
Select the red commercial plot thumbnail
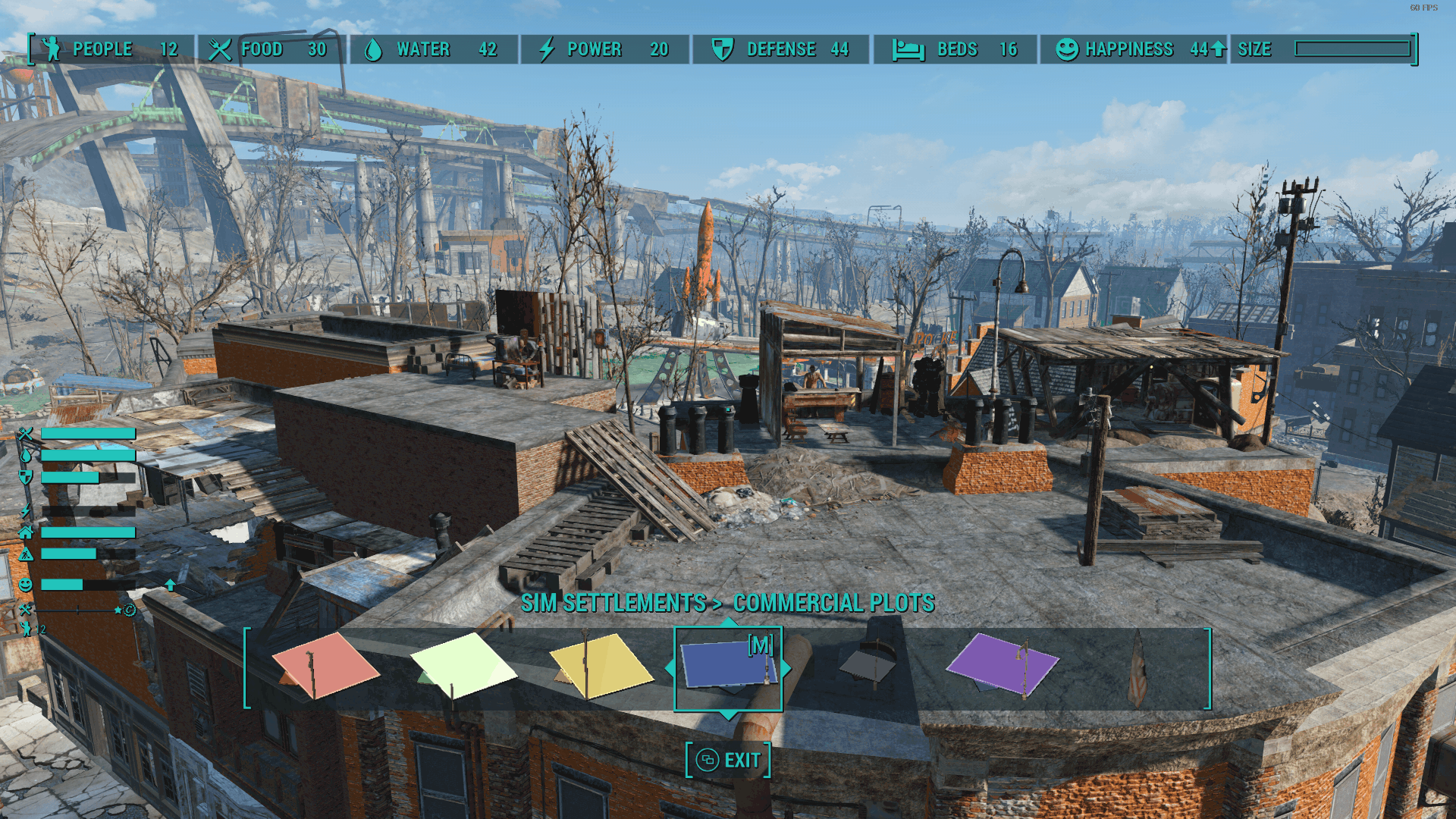click(326, 667)
